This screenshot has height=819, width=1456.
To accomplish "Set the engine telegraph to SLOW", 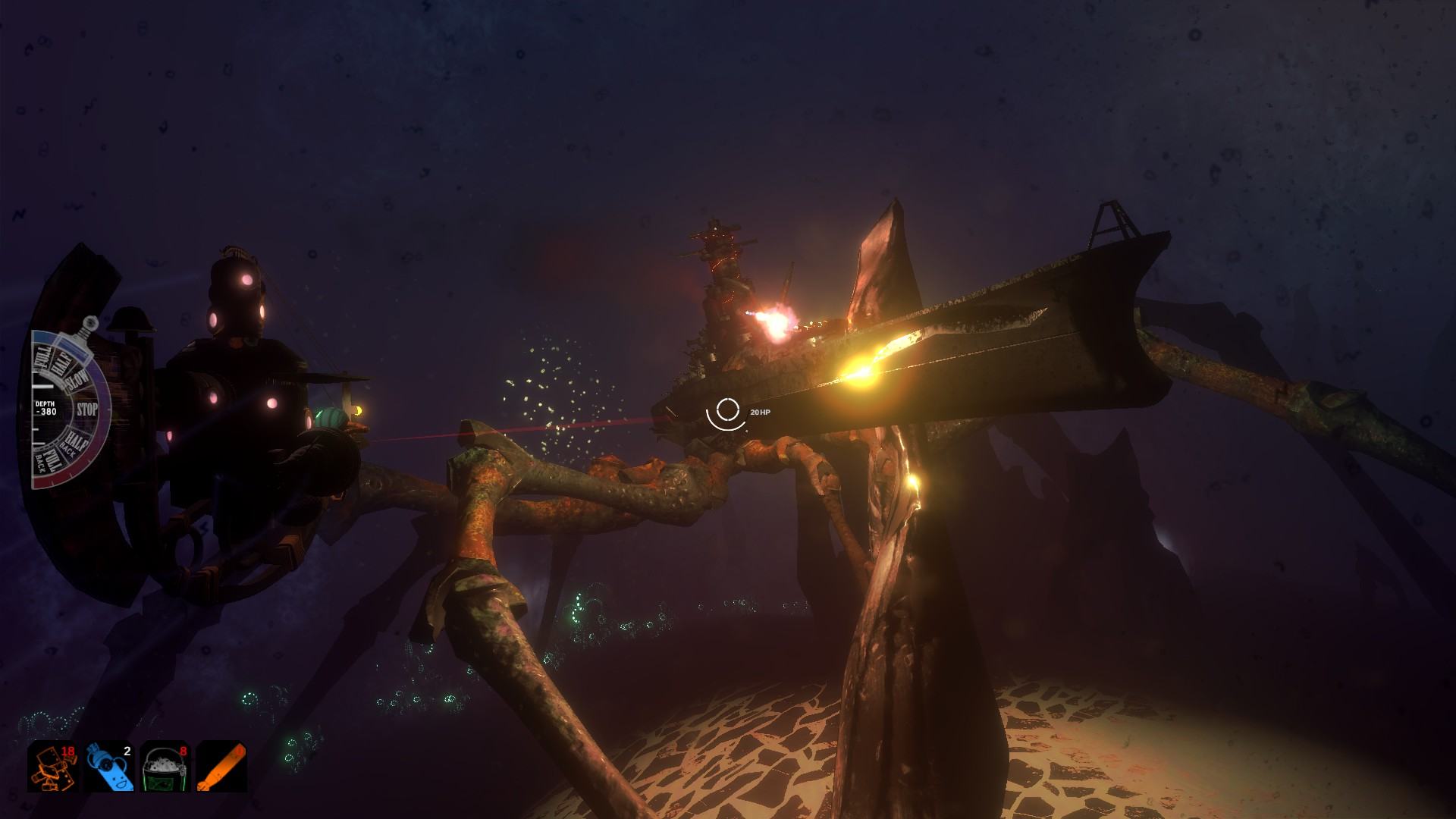I will (77, 381).
